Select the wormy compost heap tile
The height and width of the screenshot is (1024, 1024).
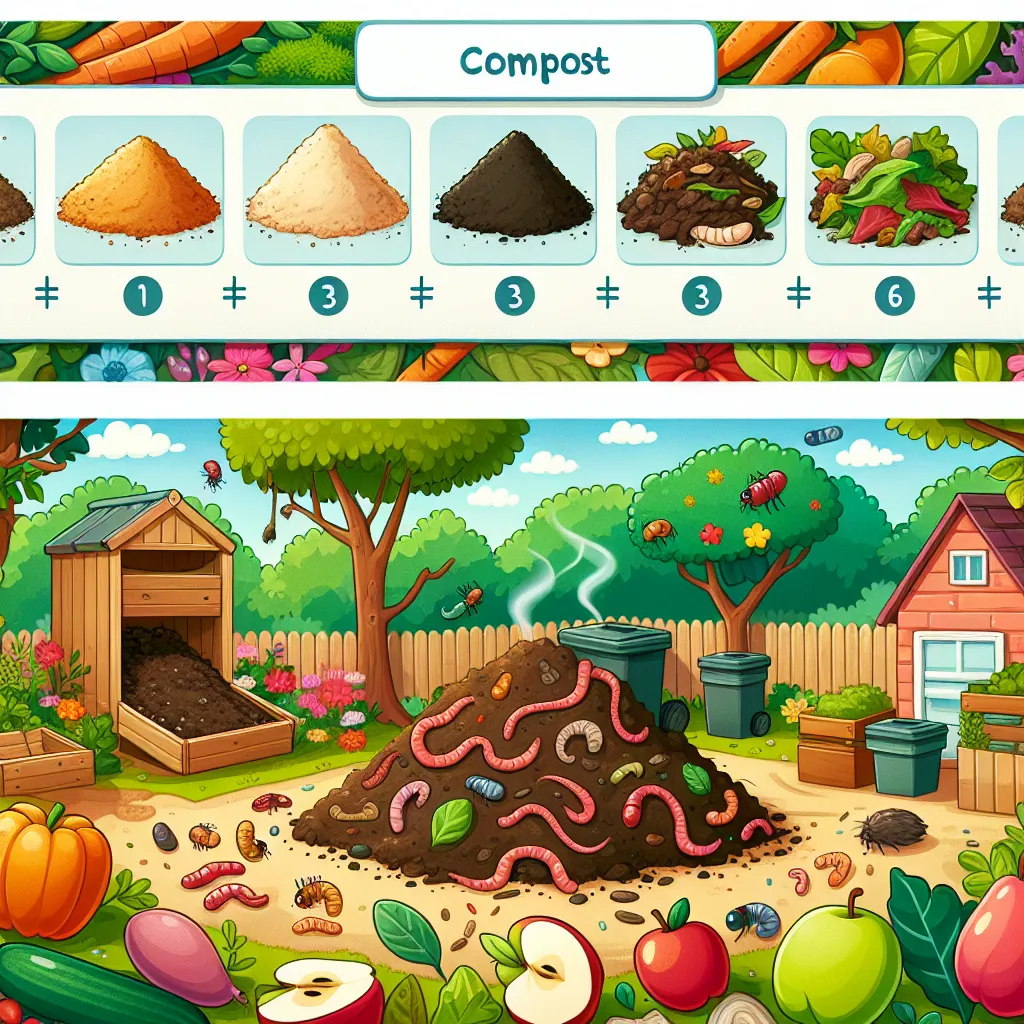coord(700,190)
